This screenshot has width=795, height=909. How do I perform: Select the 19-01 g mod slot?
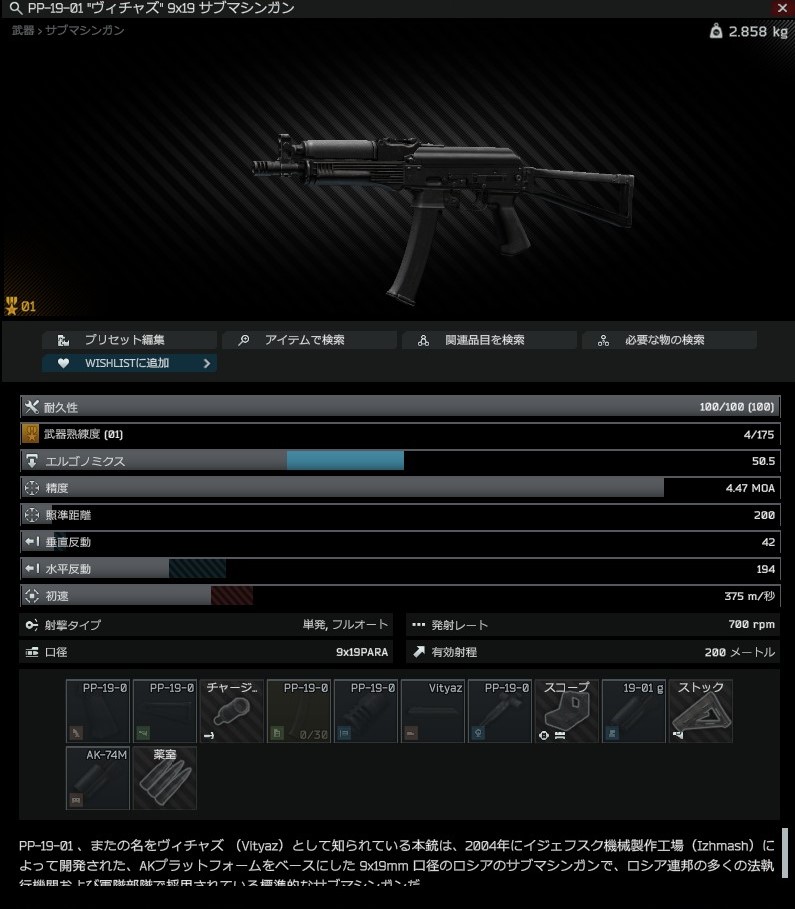click(634, 711)
